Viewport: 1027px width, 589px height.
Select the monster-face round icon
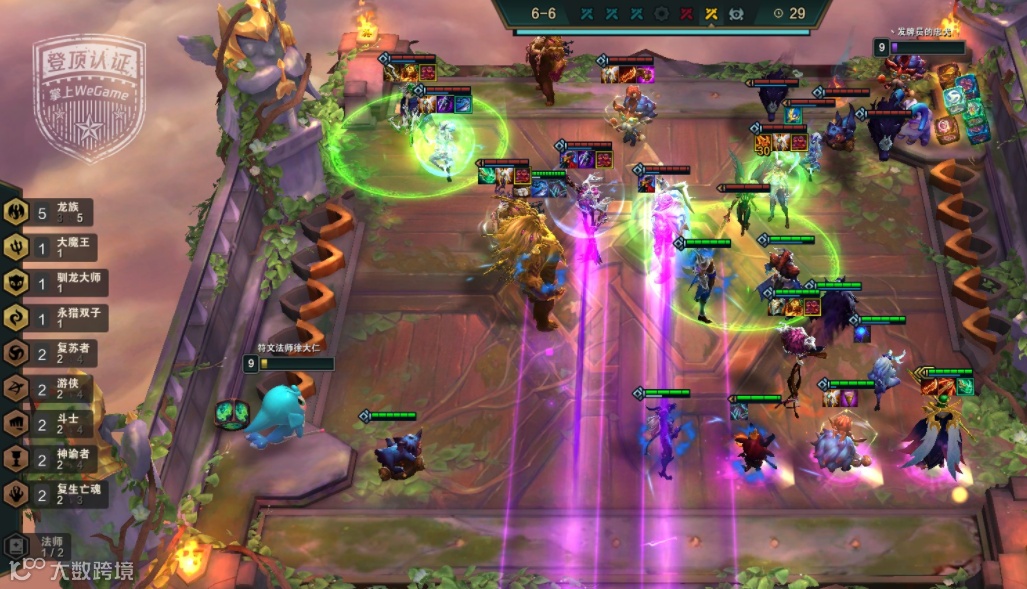pos(737,14)
